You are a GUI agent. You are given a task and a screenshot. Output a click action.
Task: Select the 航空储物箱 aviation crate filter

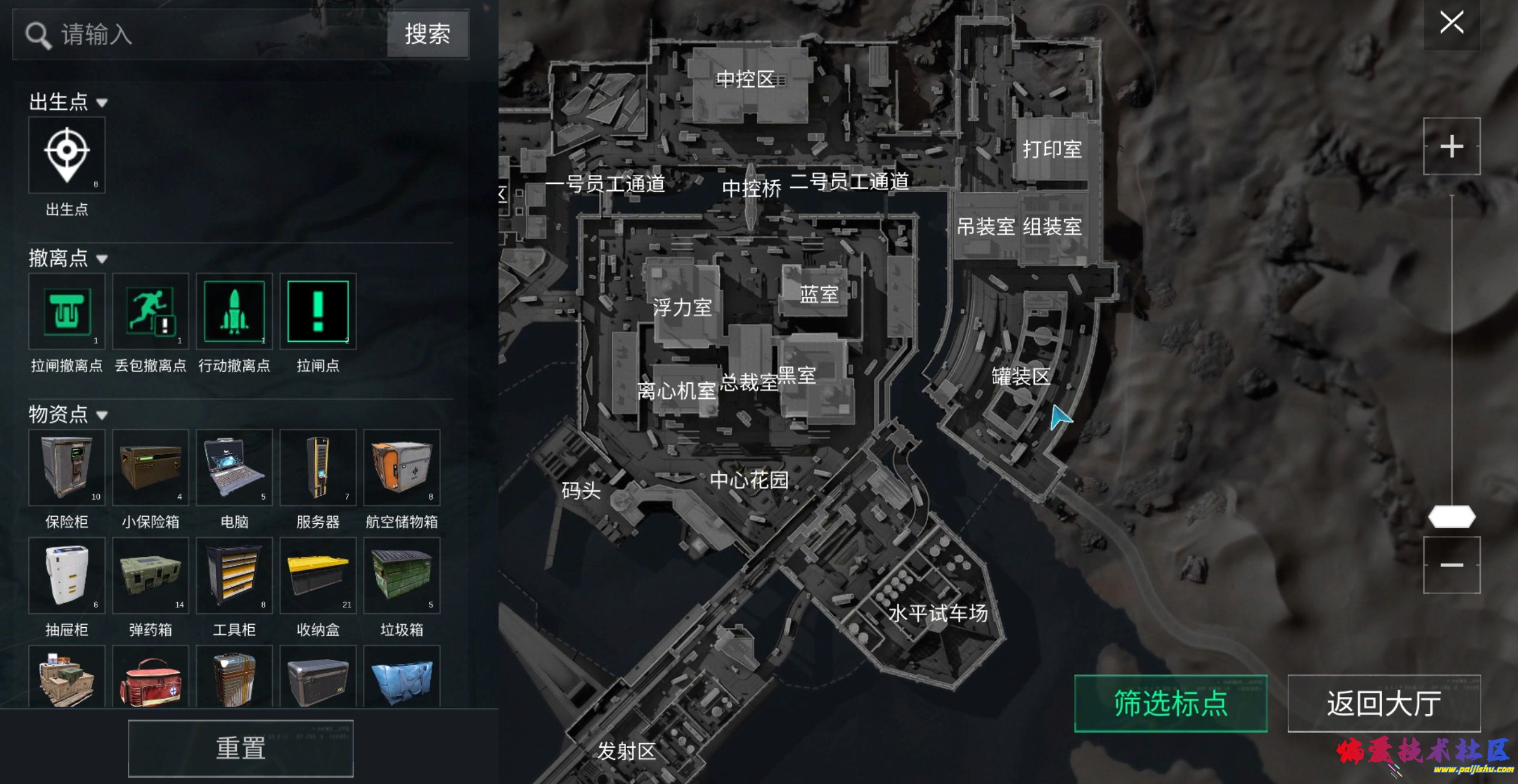coord(401,467)
